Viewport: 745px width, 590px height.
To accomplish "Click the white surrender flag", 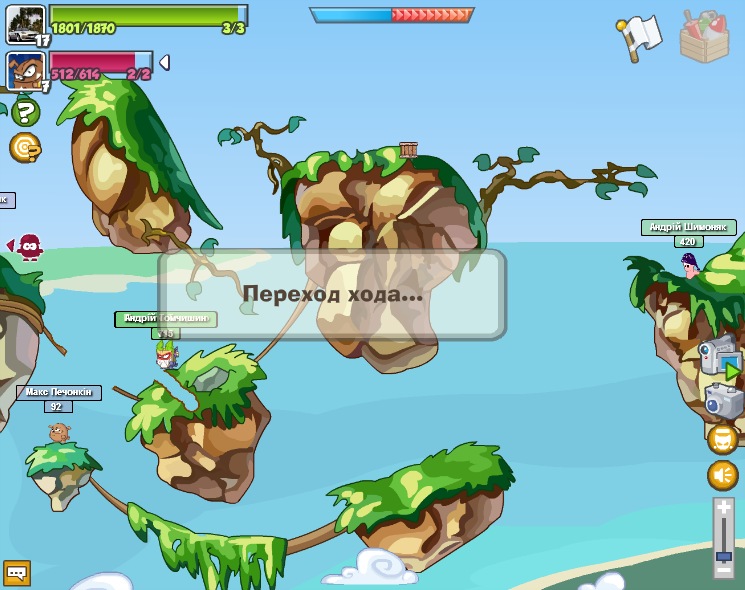I will coord(638,35).
